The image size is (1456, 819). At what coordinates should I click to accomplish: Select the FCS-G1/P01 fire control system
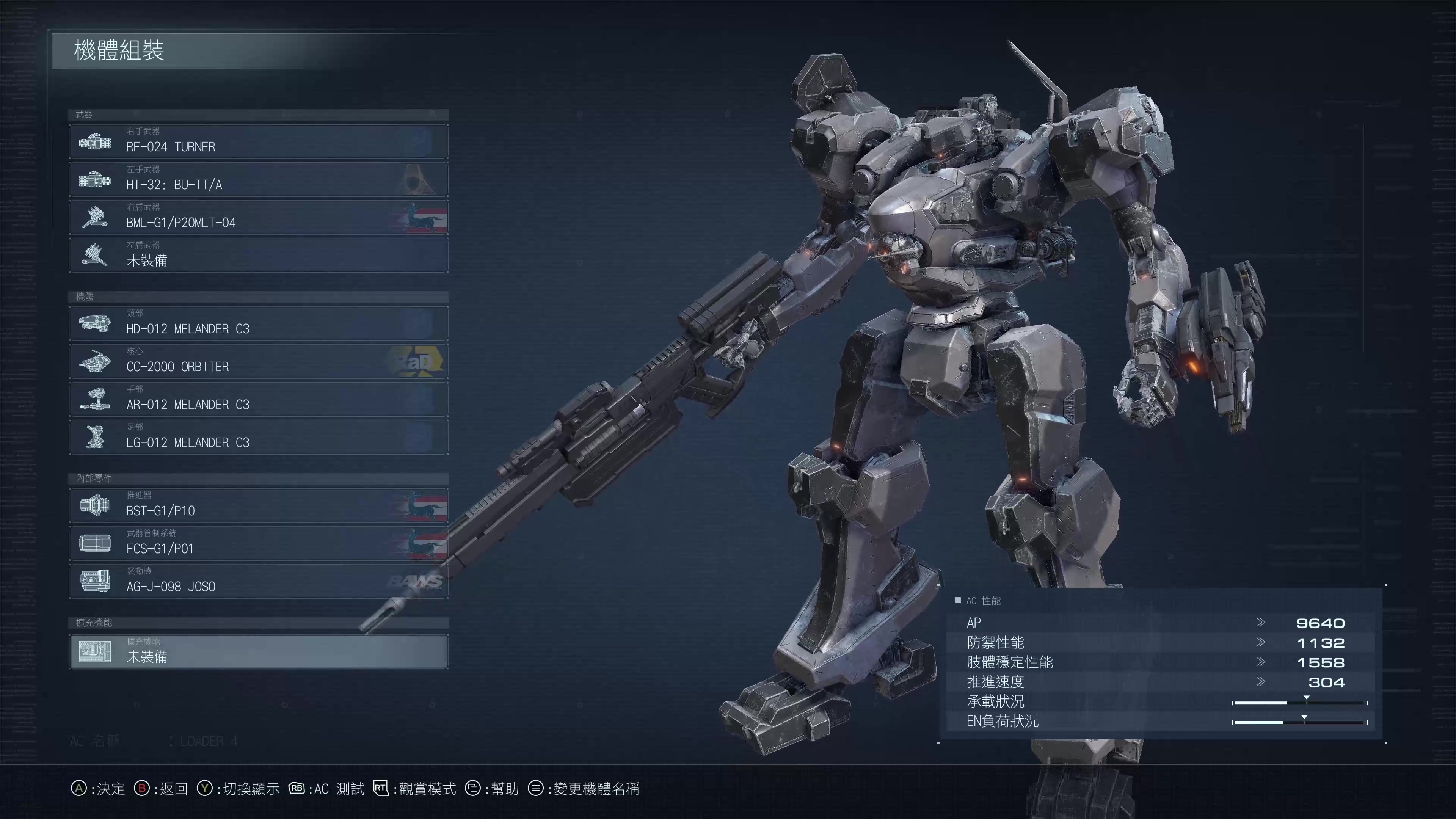(258, 543)
